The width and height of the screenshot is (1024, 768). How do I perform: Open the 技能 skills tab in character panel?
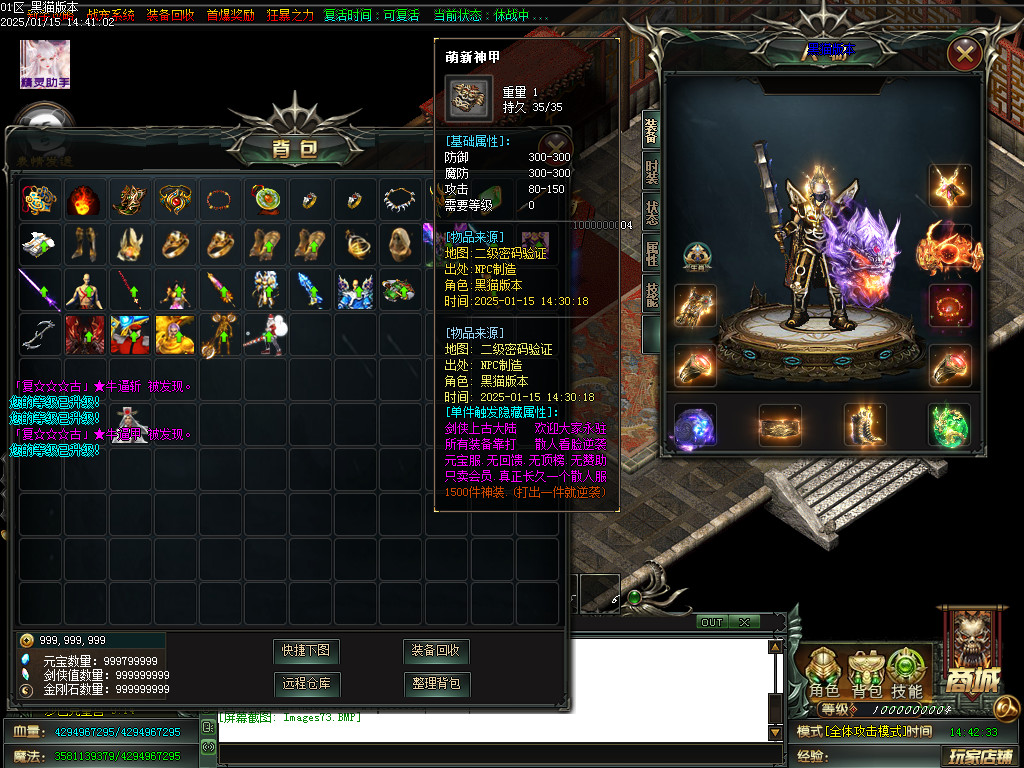pyautogui.click(x=651, y=293)
